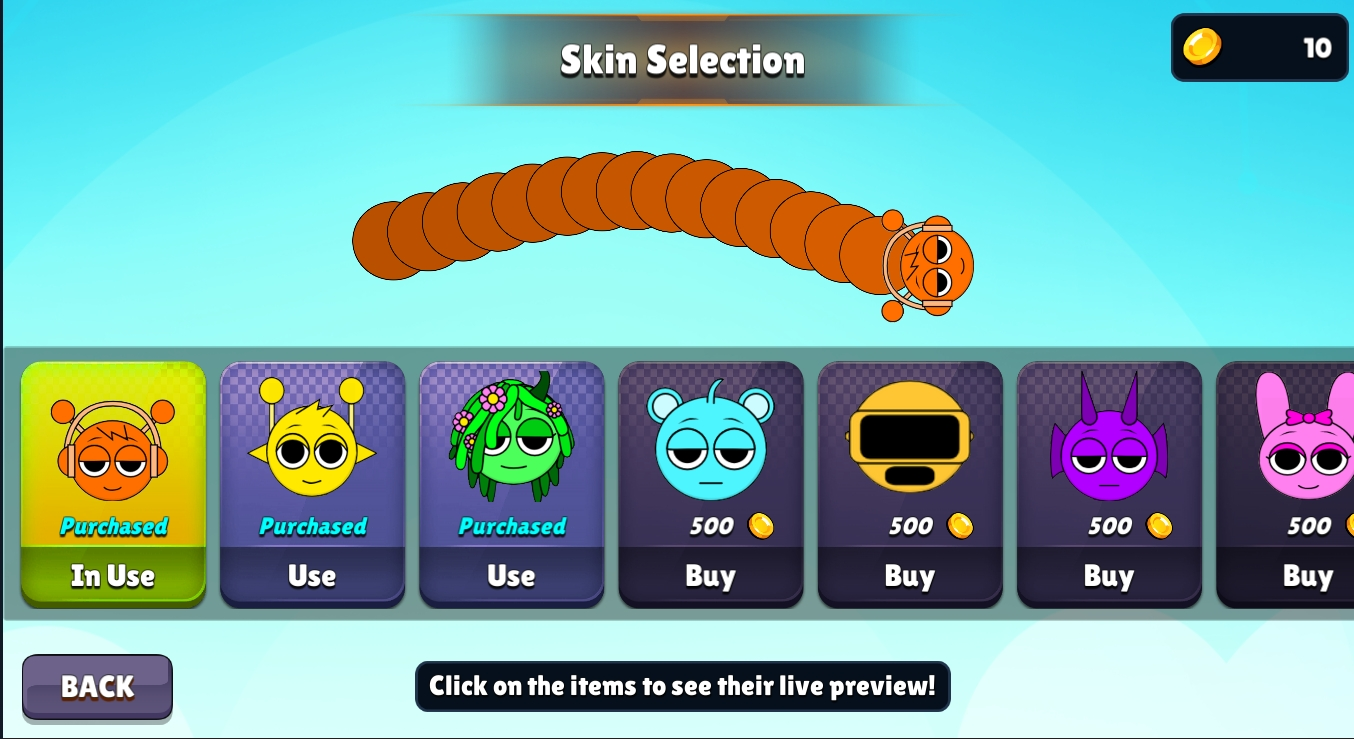Image resolution: width=1354 pixels, height=739 pixels.
Task: Activate the yellow bee skin with Use
Action: coord(312,576)
